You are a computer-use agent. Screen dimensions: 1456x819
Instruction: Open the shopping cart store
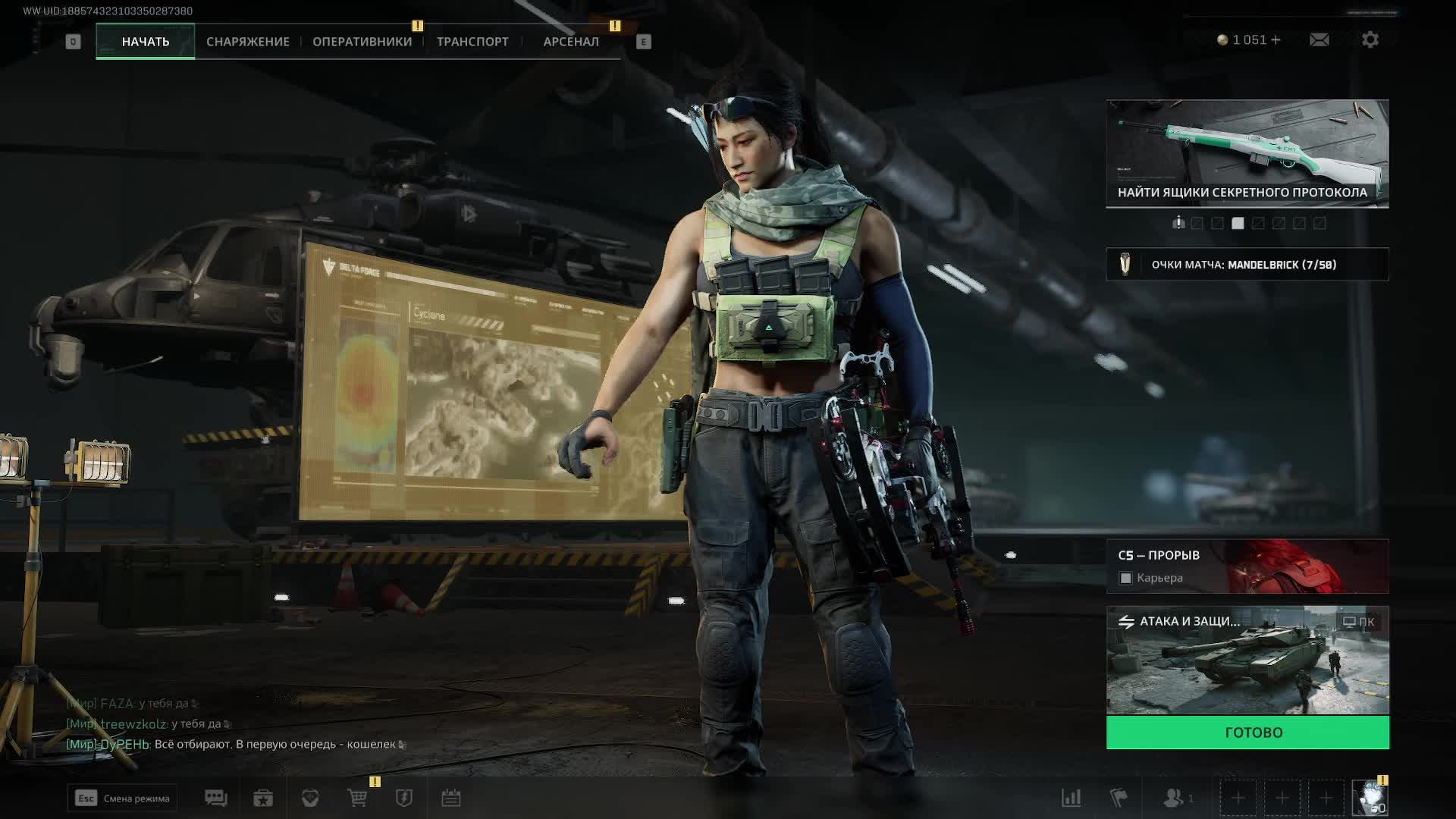pyautogui.click(x=357, y=798)
